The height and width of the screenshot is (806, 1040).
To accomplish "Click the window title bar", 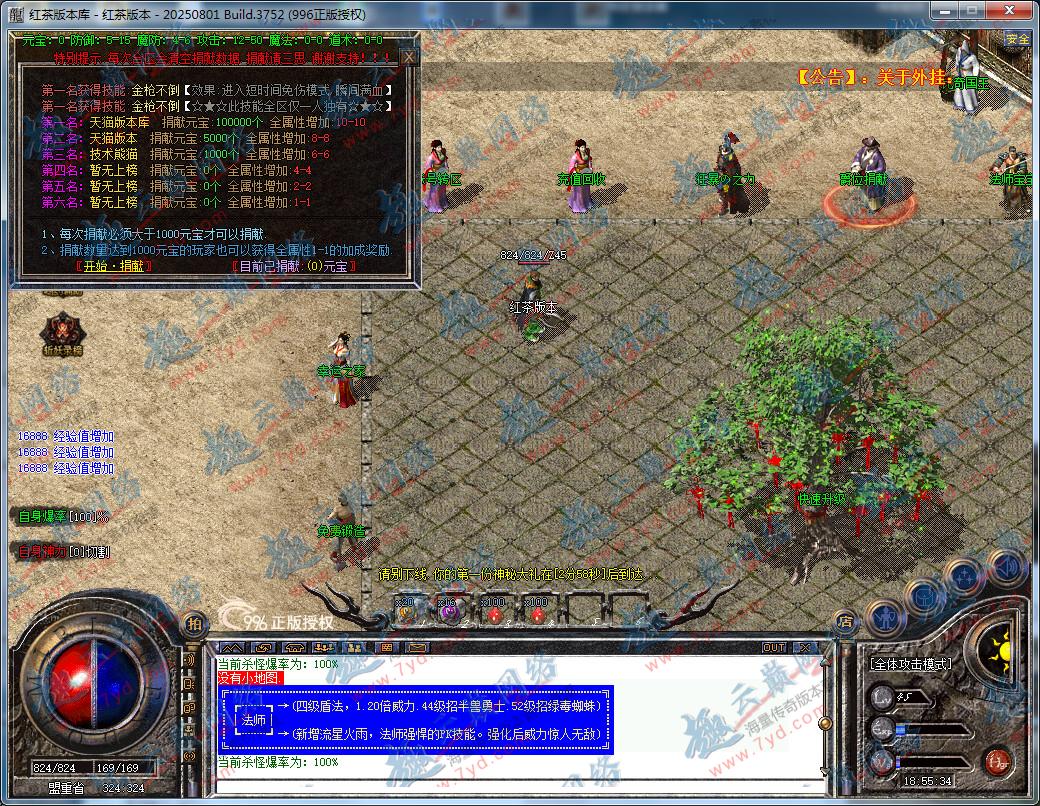I will (500, 14).
